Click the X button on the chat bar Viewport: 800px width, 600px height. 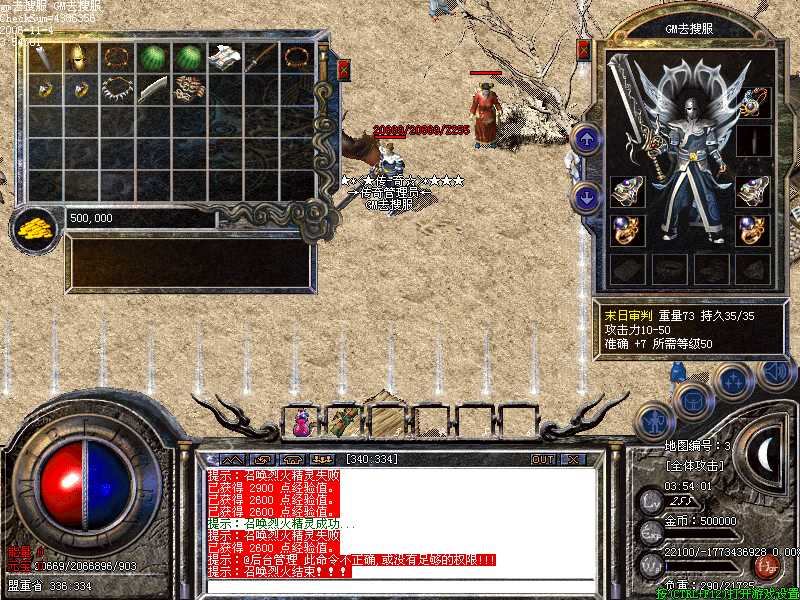[572, 459]
